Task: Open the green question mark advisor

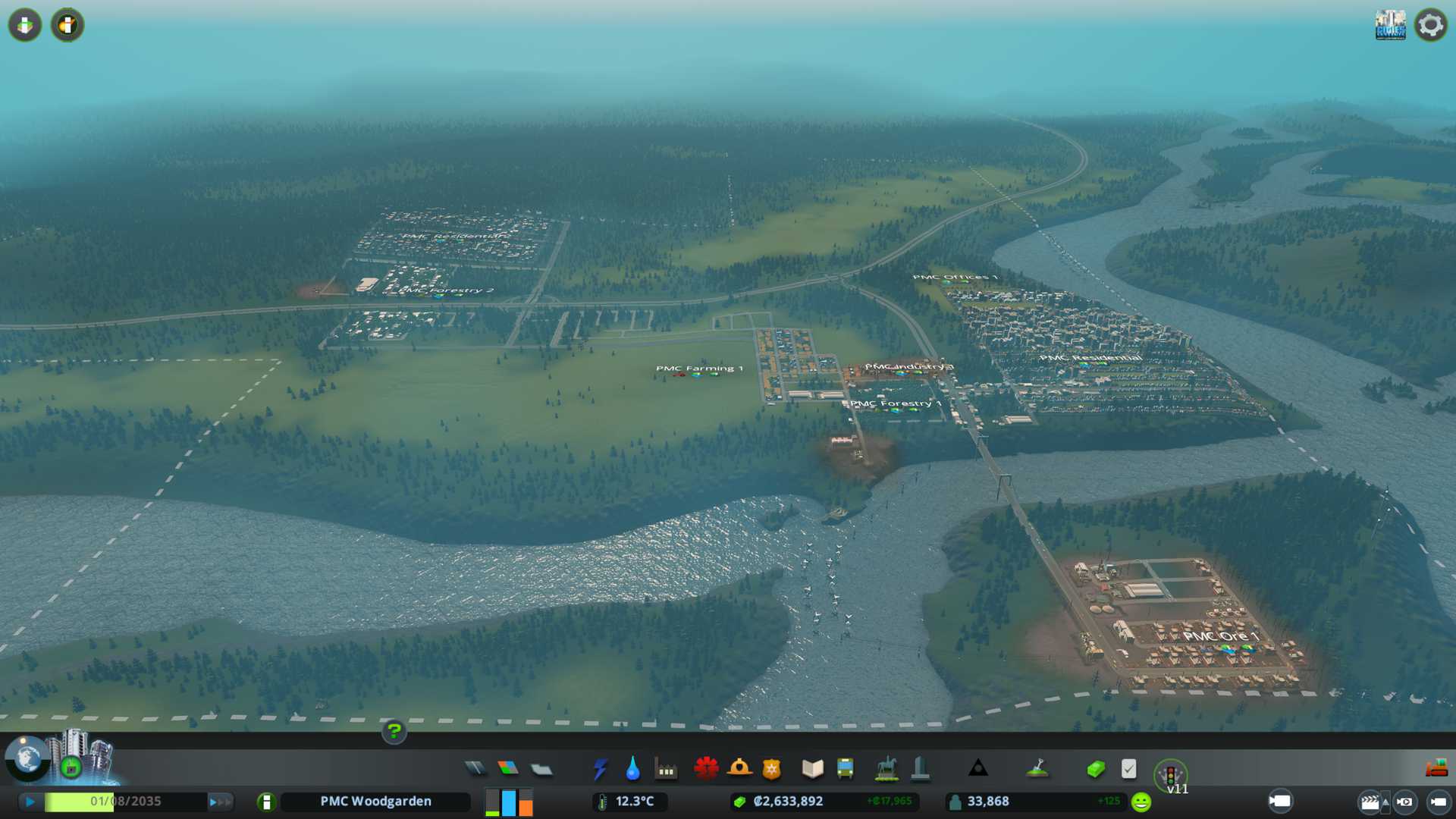Action: [x=394, y=731]
